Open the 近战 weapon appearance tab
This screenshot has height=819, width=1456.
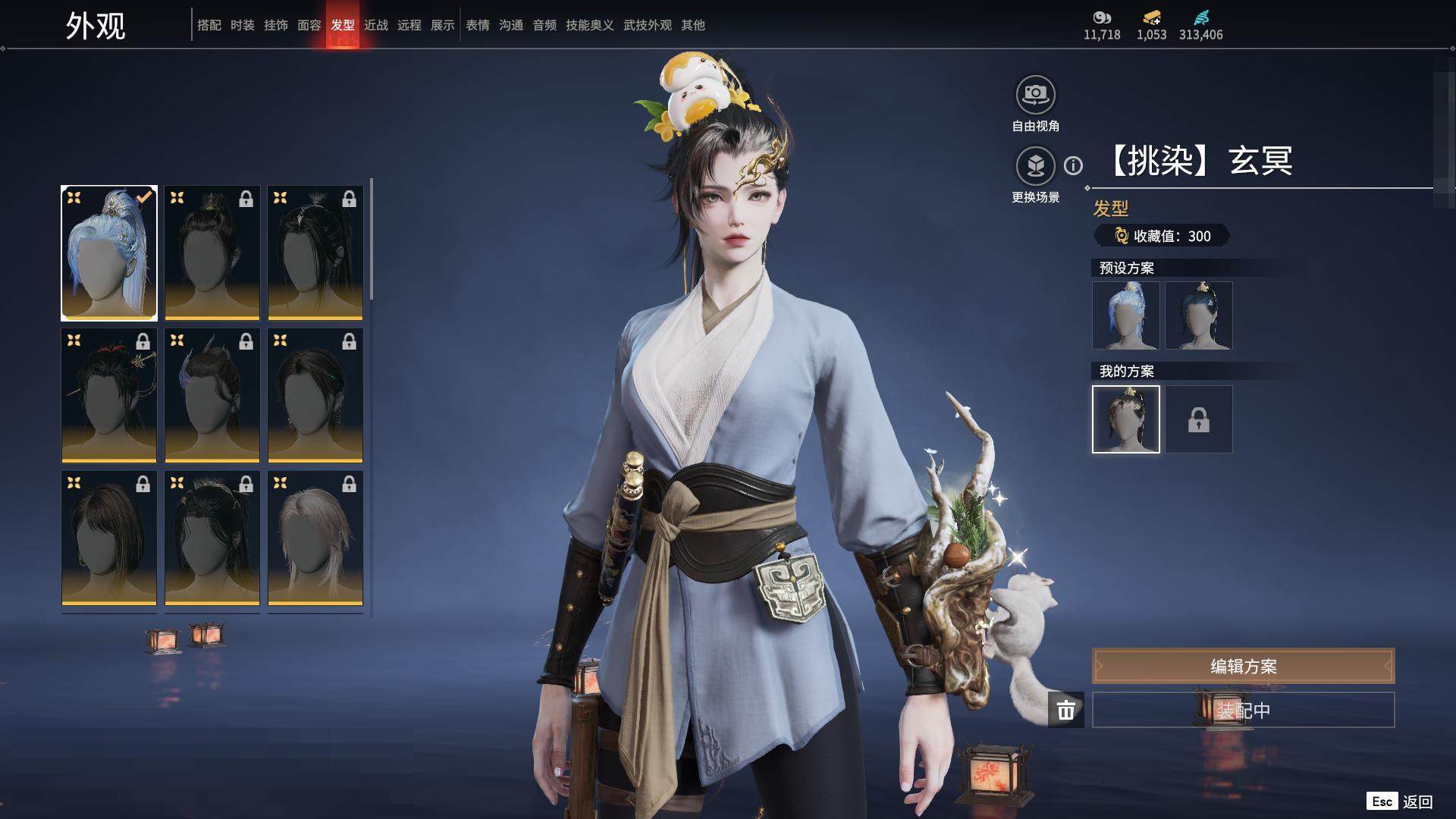point(375,25)
